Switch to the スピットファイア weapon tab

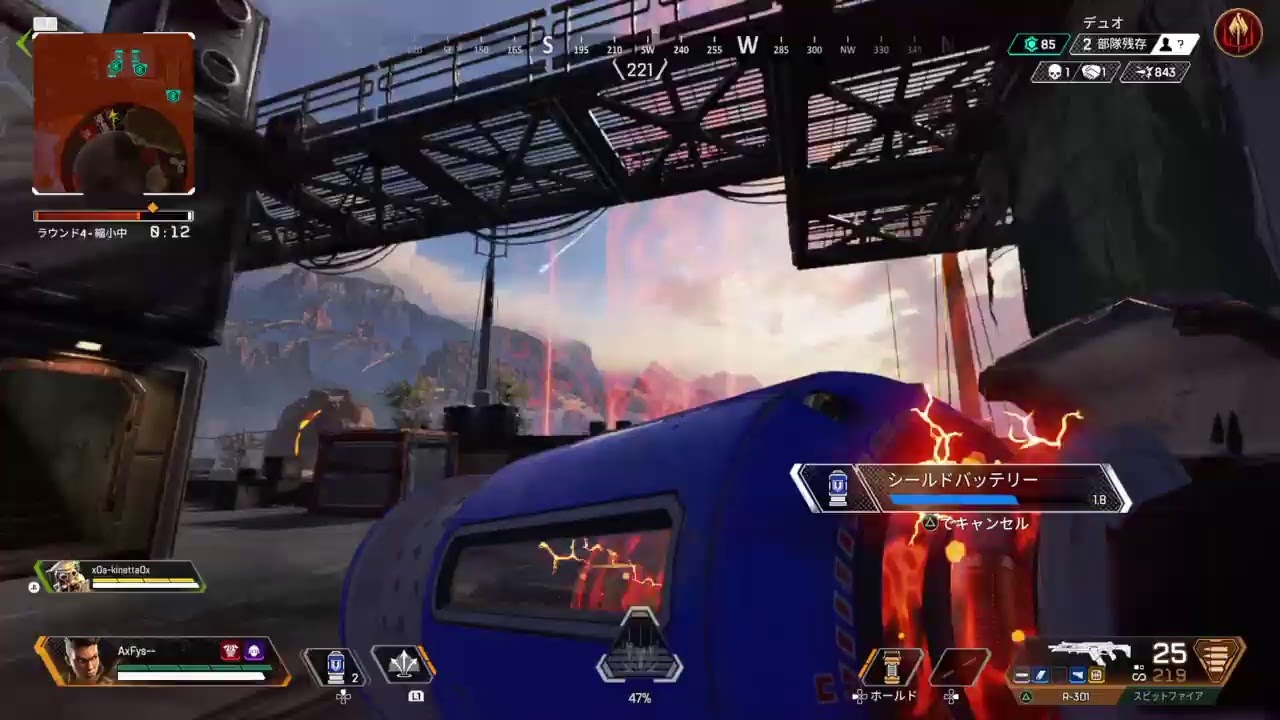click(1168, 696)
